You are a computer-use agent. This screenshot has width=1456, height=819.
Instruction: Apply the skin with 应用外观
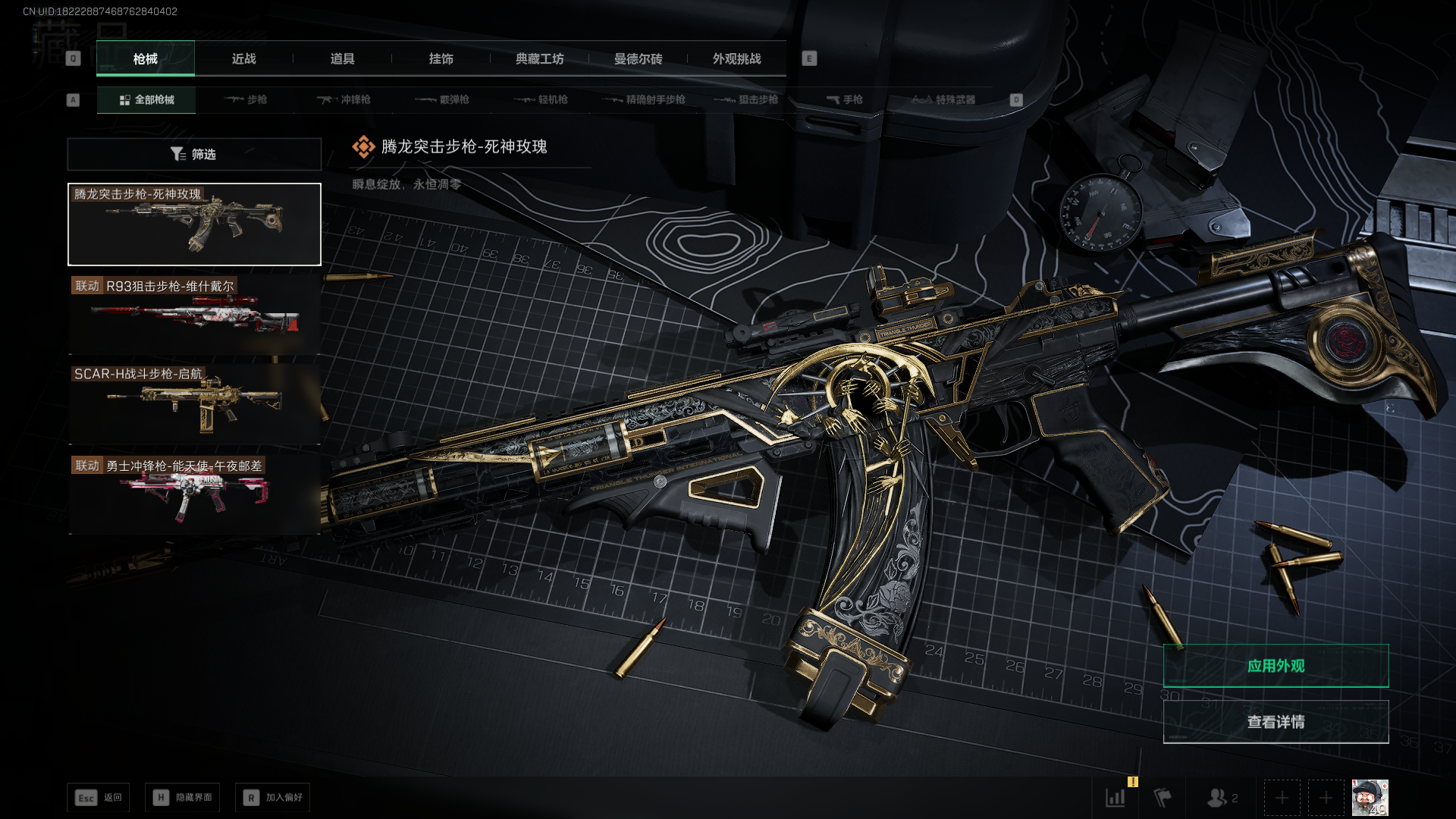[x=1276, y=666]
